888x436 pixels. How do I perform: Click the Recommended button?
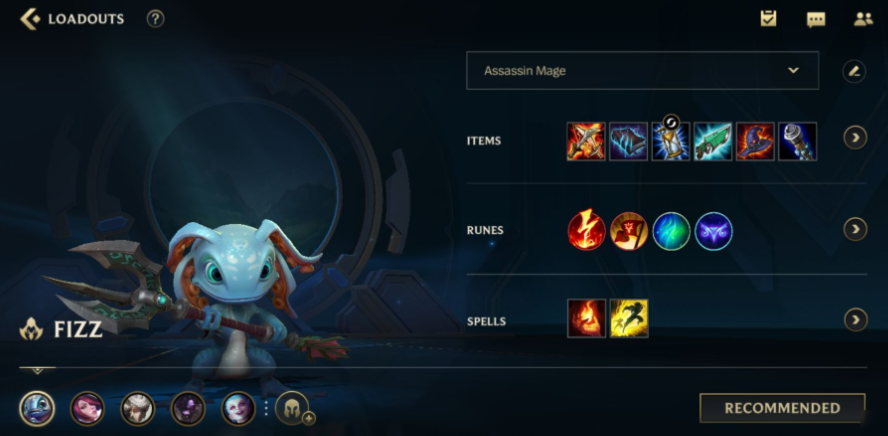pos(782,408)
